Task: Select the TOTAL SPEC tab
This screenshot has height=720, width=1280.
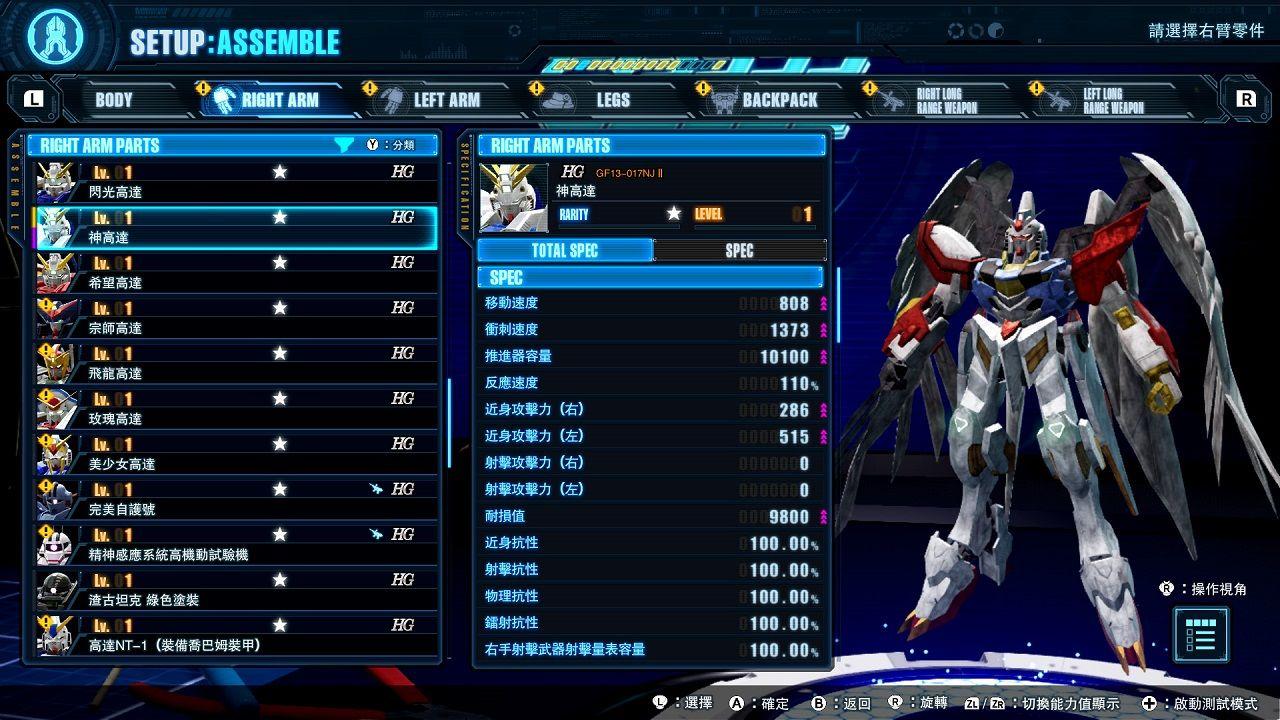Action: [565, 250]
